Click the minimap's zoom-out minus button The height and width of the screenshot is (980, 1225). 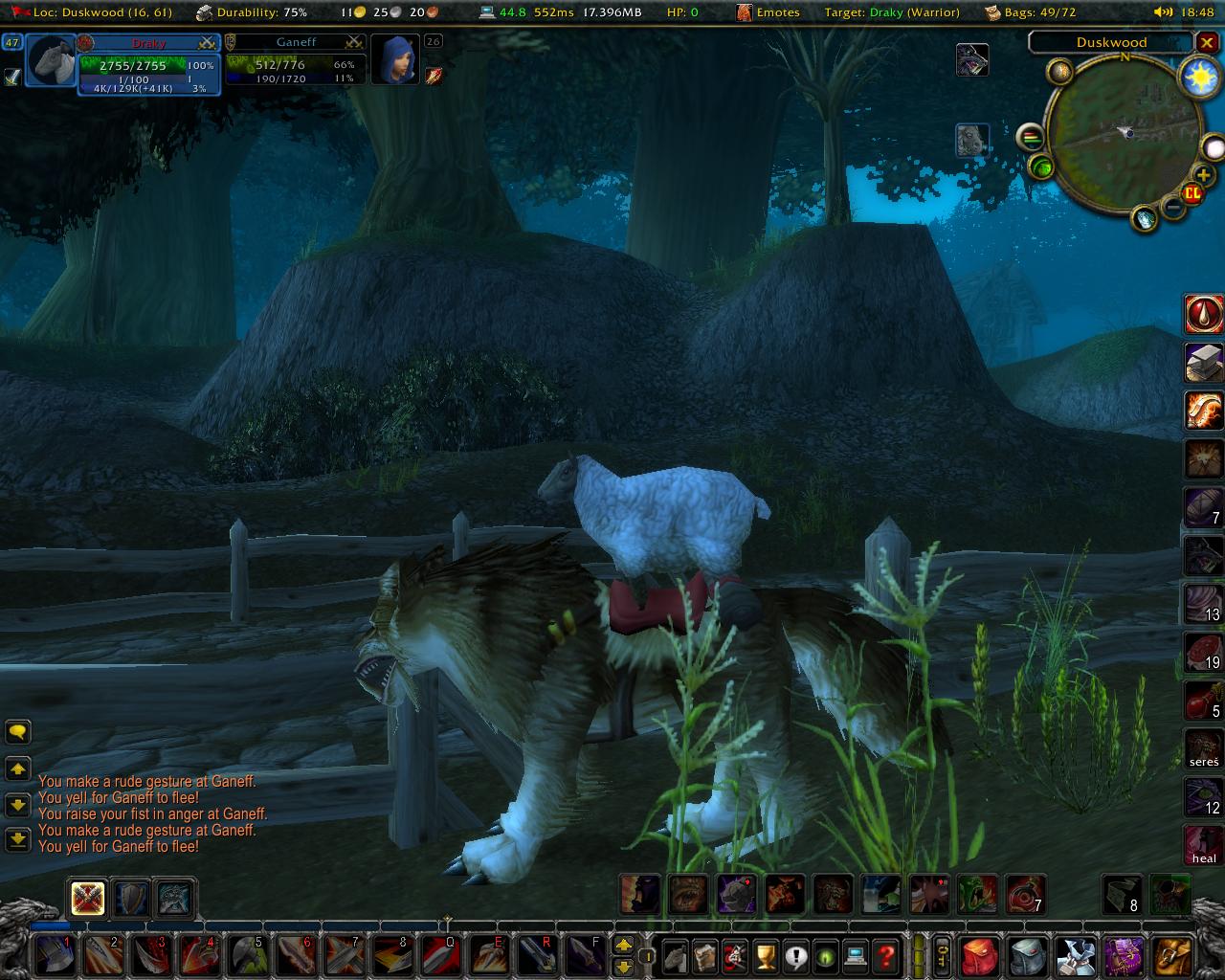1173,206
